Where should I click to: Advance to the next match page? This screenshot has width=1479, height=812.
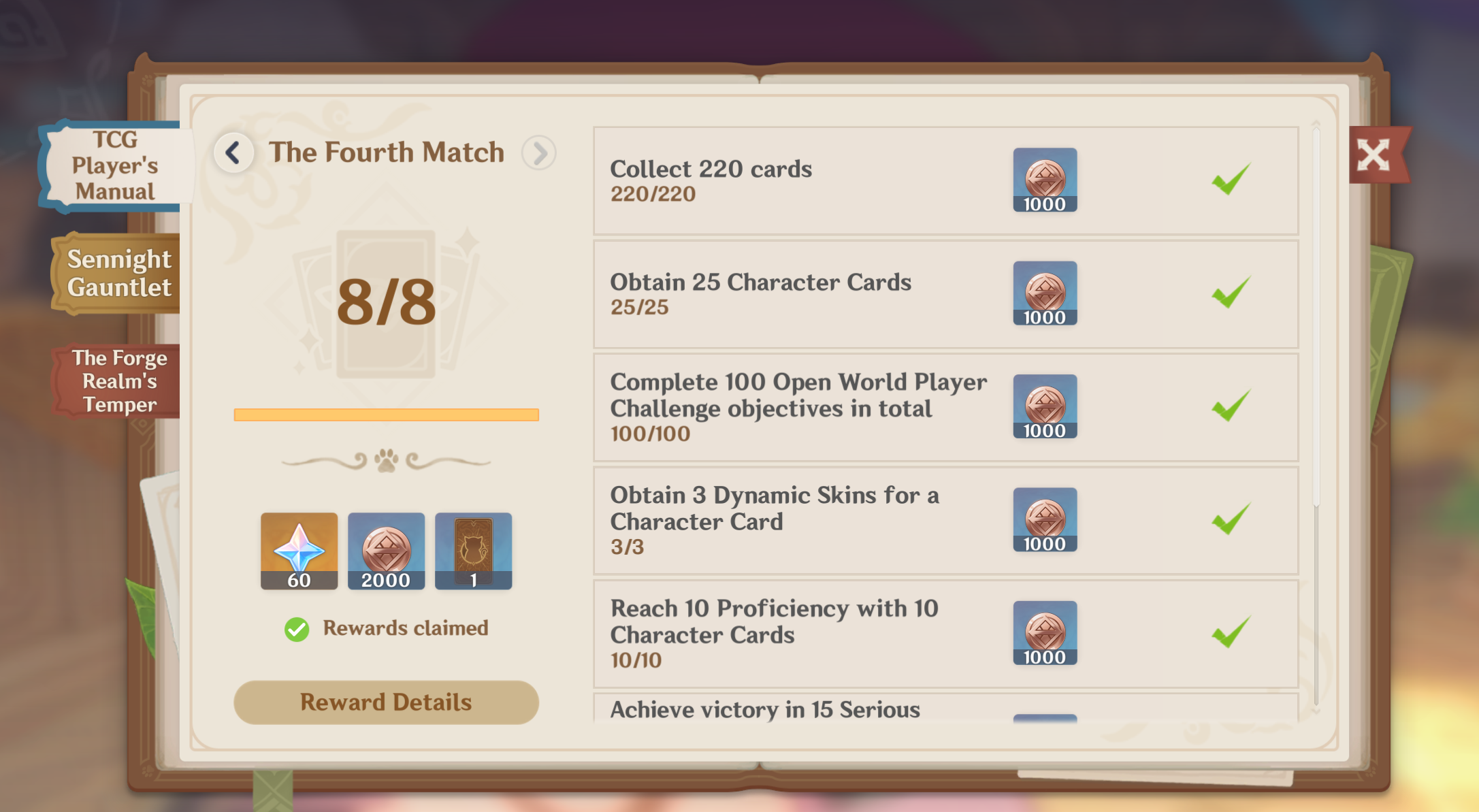coord(538,152)
